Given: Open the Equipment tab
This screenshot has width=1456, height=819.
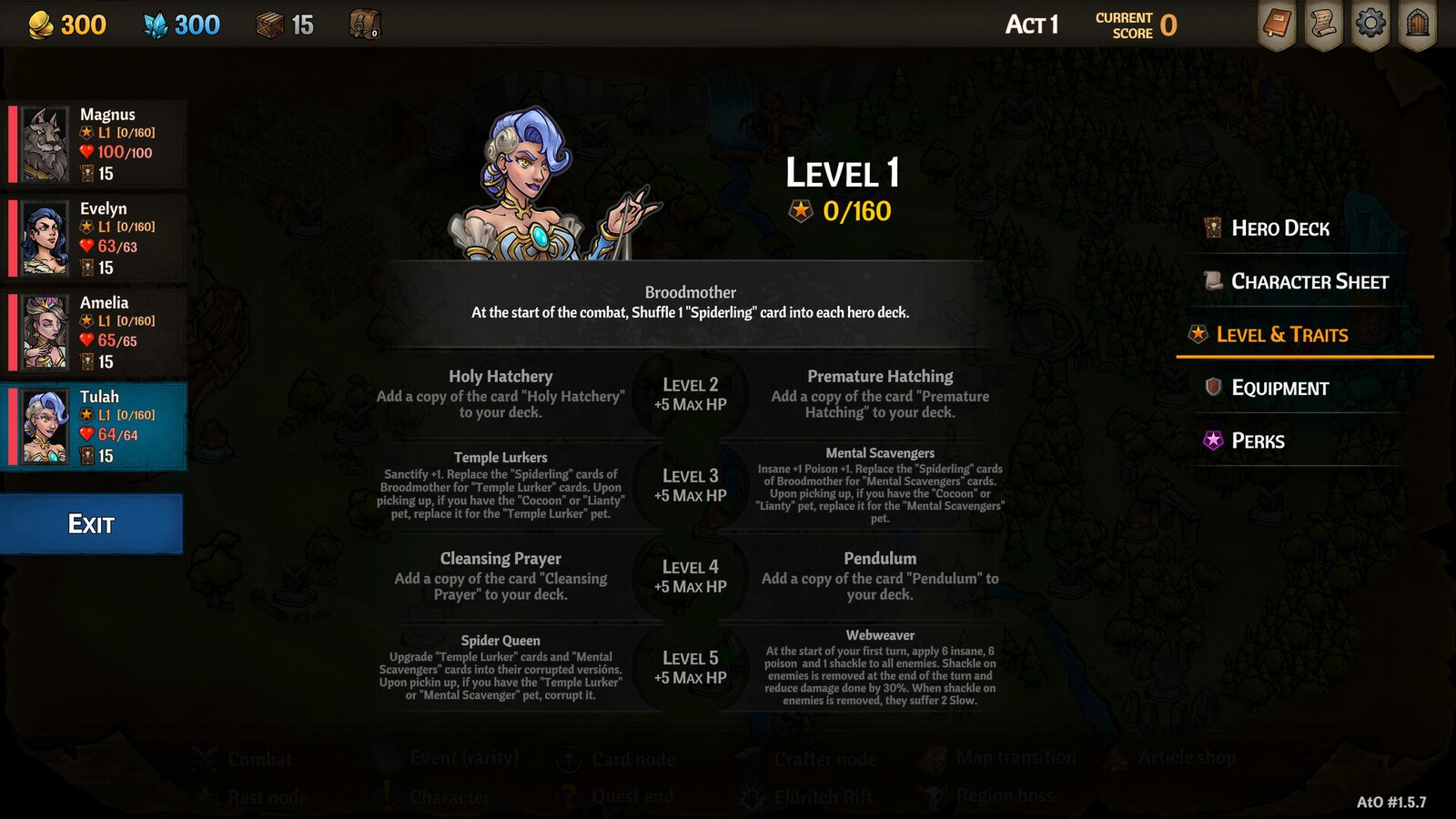Looking at the screenshot, I should 1279,389.
